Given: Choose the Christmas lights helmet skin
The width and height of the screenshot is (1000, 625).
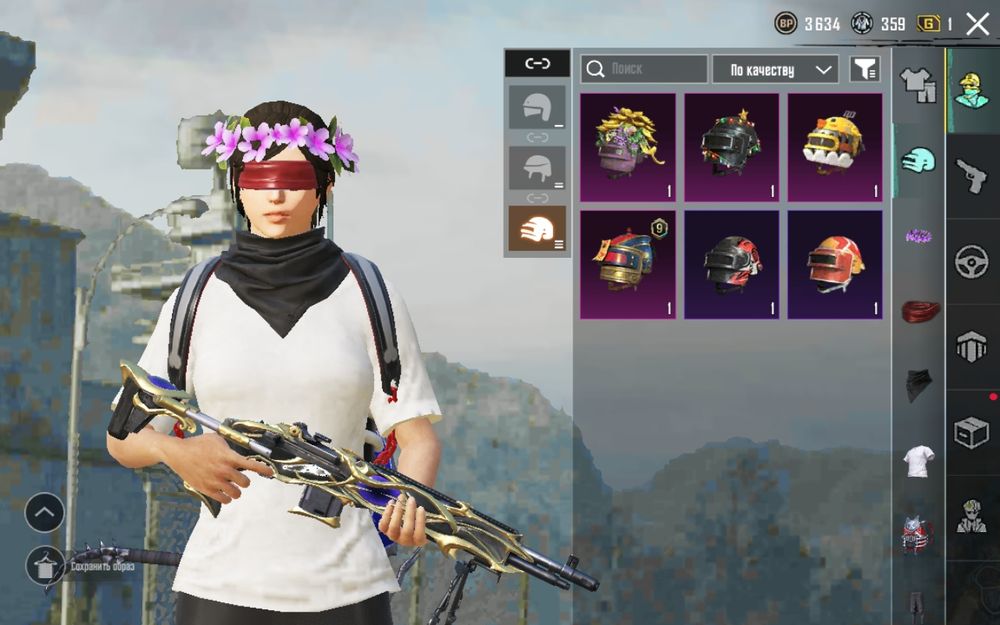Looking at the screenshot, I should (731, 147).
